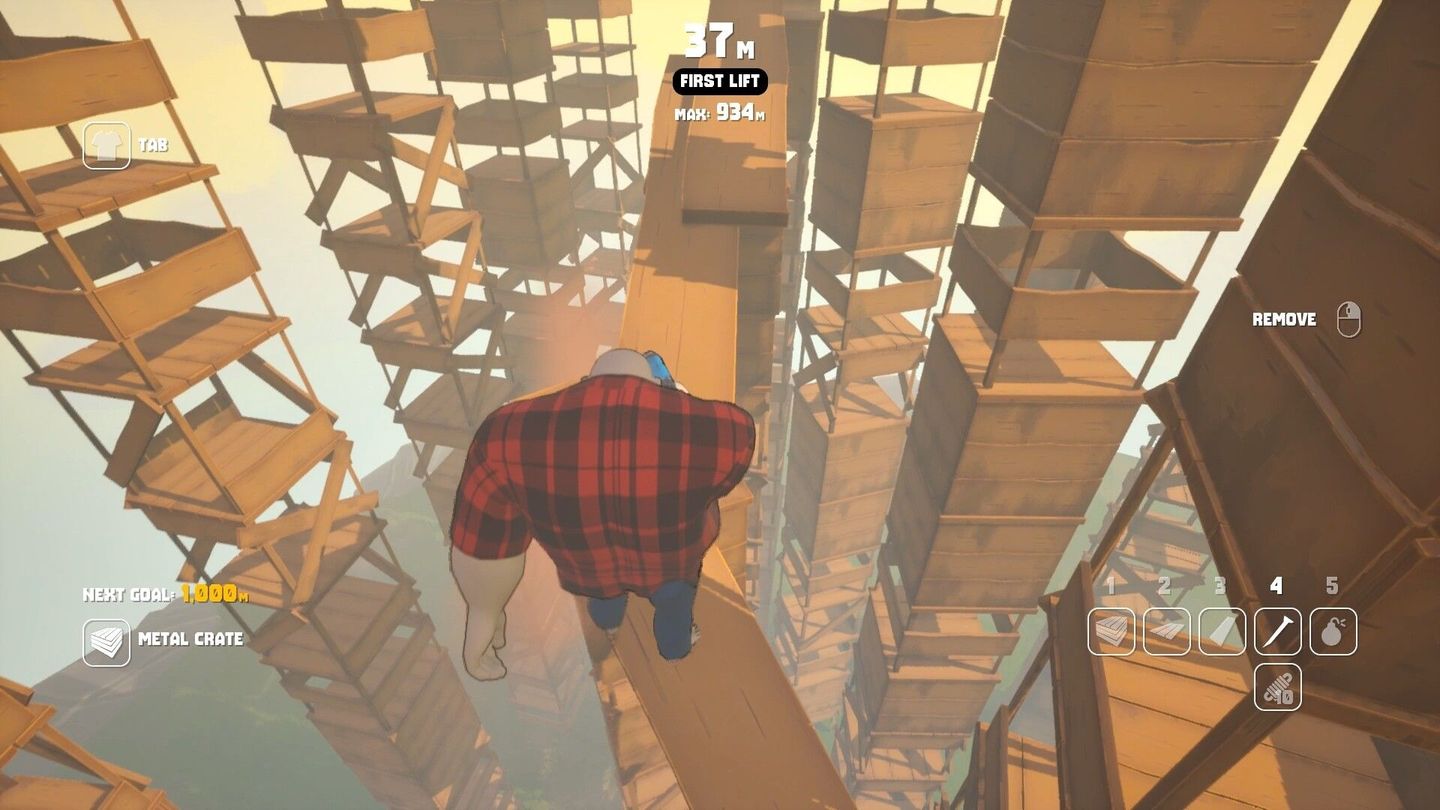Click the FIRST LIFT badge
The width and height of the screenshot is (1440, 810).
coord(719,82)
